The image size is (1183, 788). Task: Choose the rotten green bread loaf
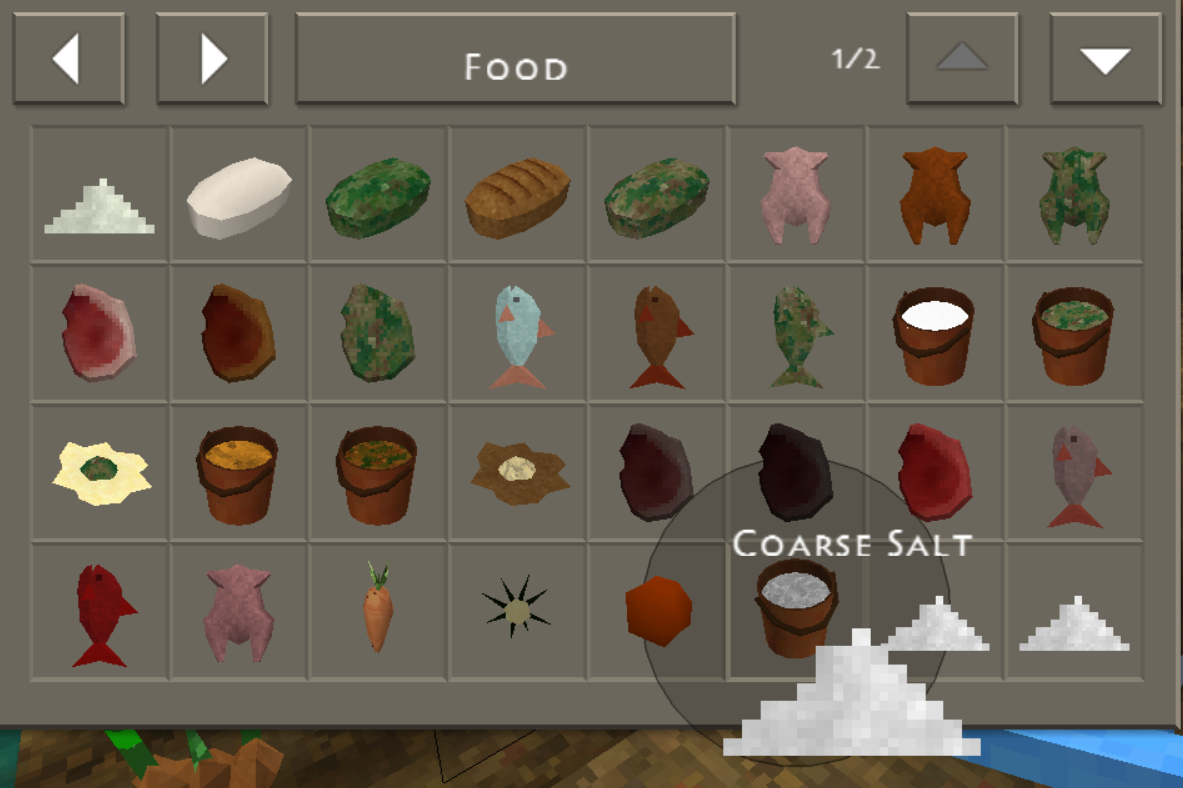coord(378,196)
